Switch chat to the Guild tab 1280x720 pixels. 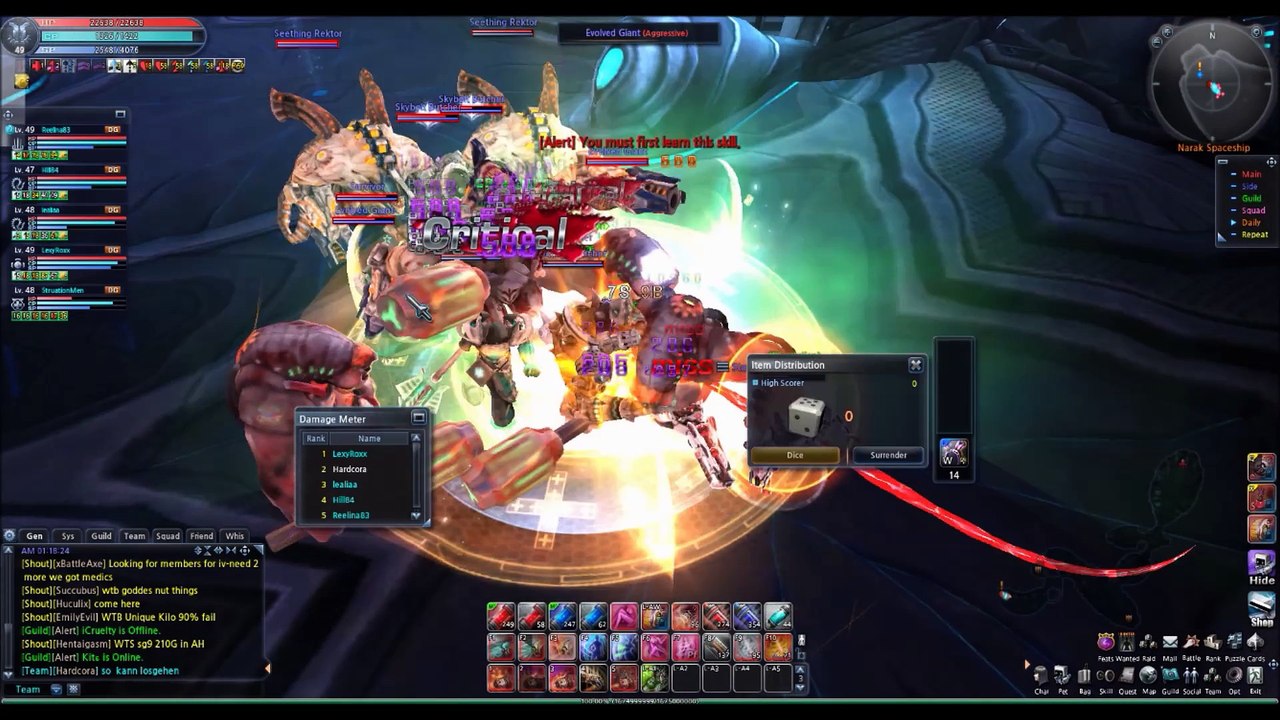(x=101, y=536)
